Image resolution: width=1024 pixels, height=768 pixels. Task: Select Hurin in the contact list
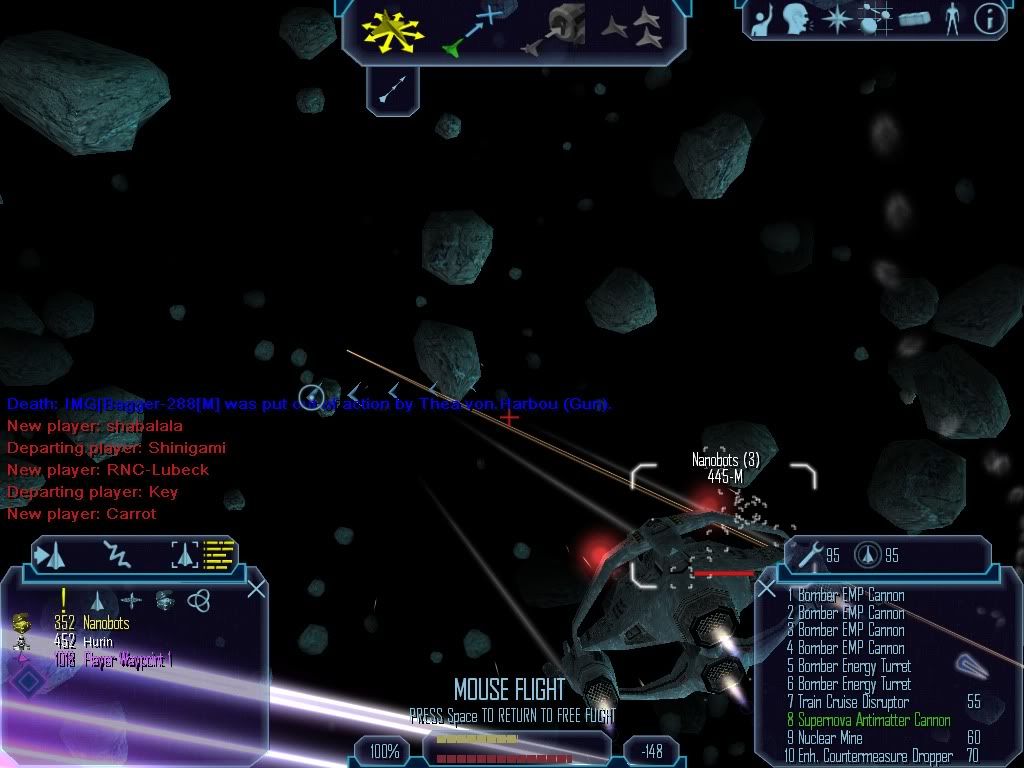98,642
